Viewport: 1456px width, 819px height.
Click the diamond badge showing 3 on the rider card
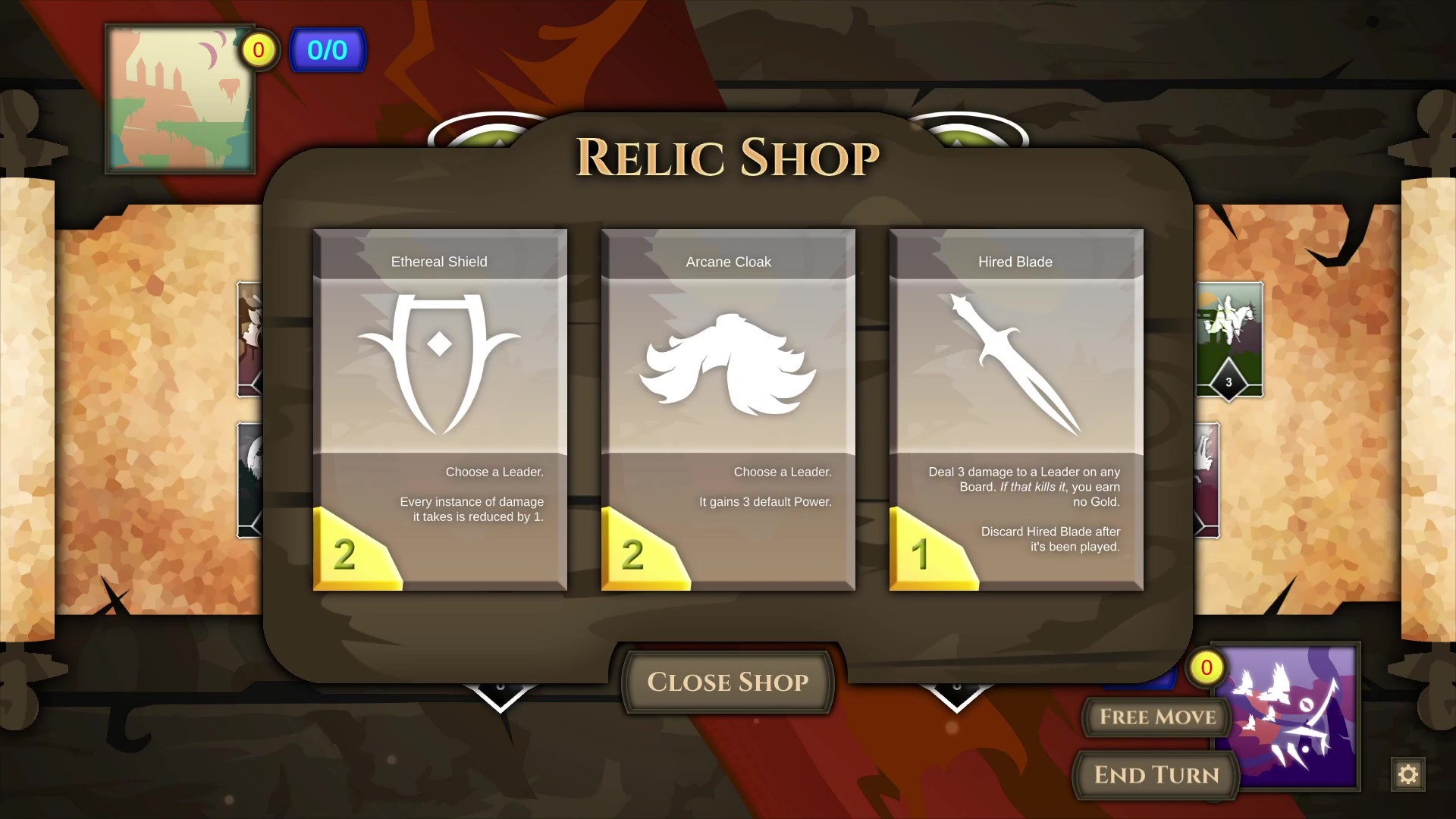click(1230, 382)
